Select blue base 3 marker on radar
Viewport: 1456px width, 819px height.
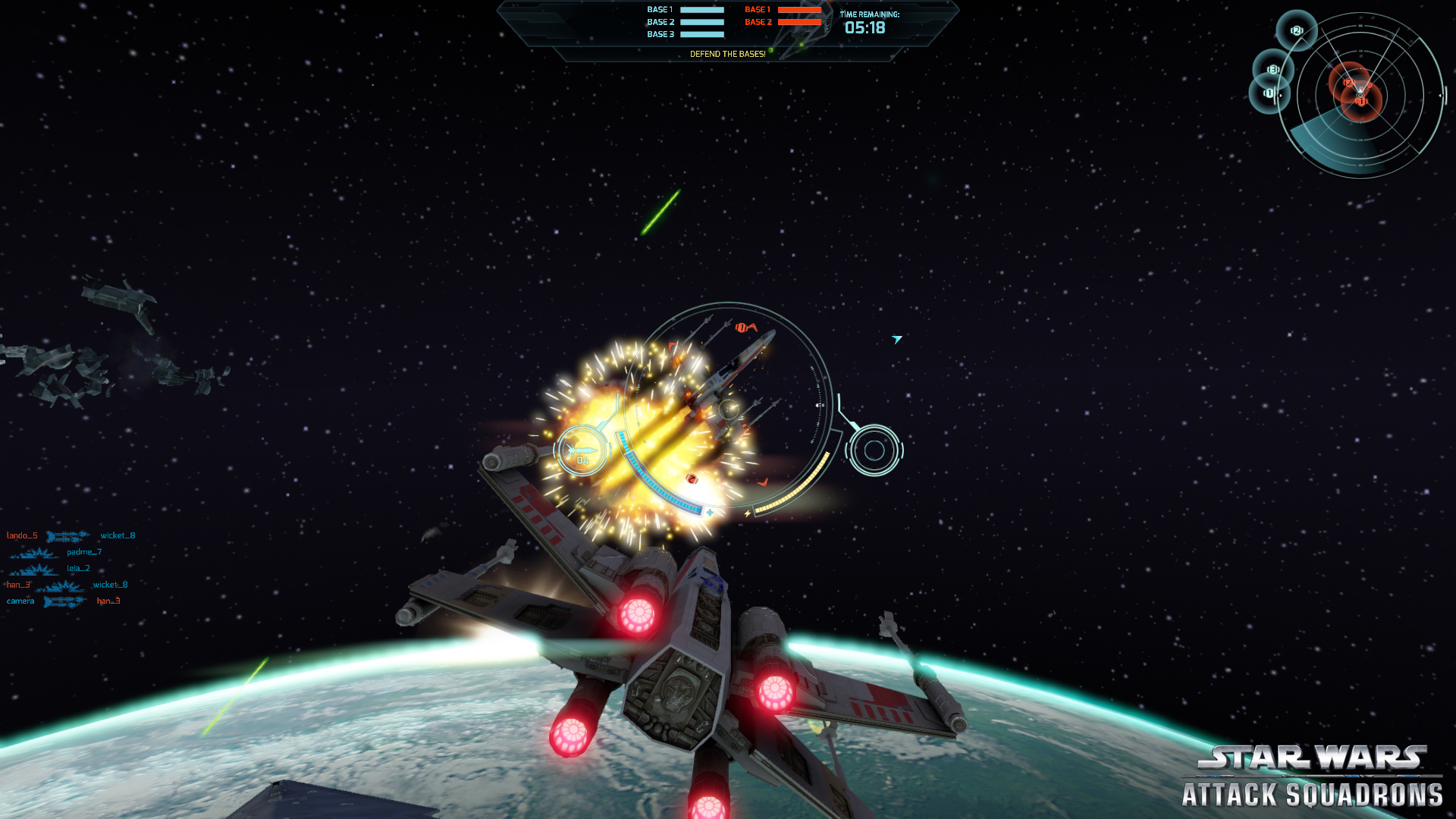1272,69
